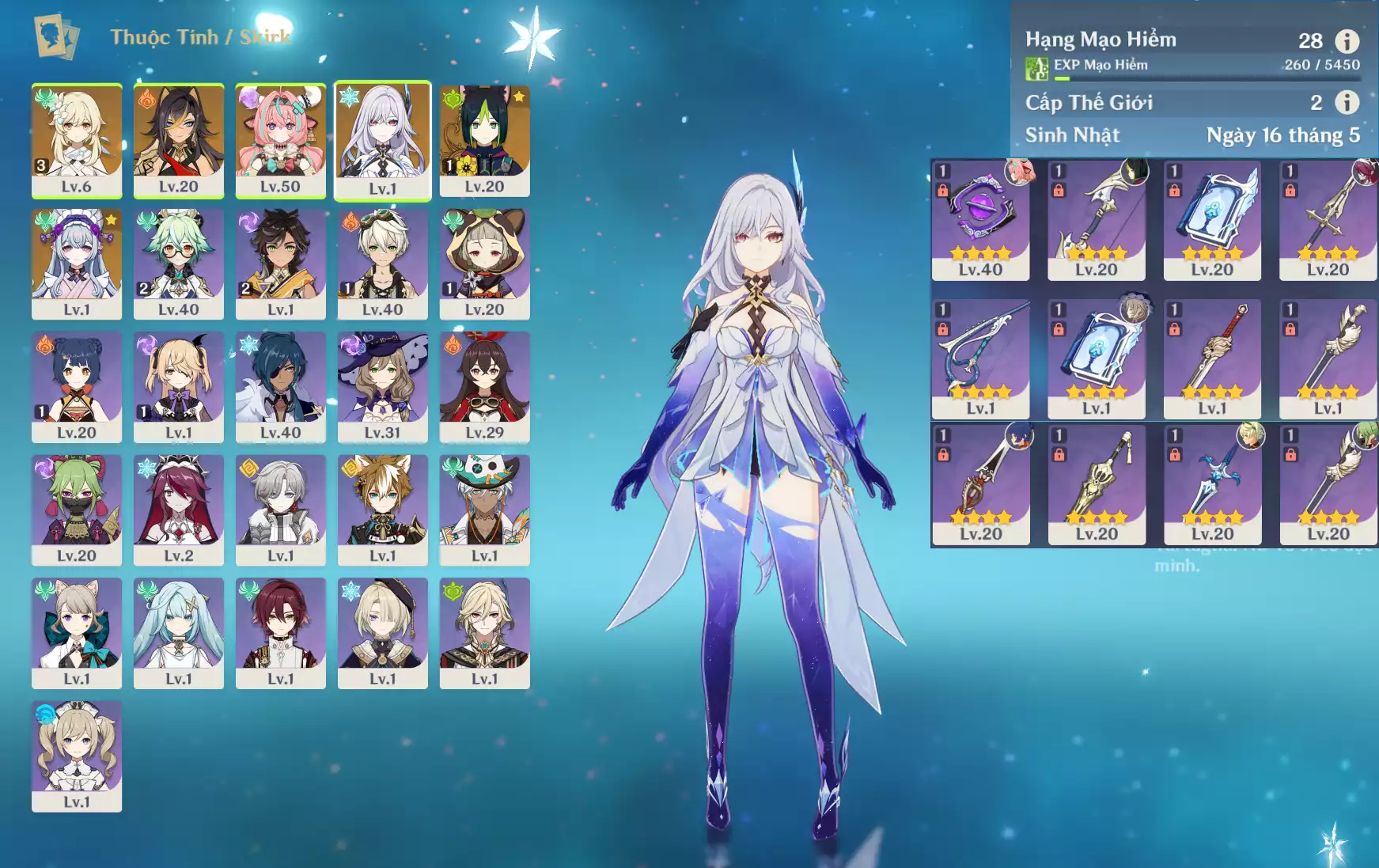Choose Lisa with the witch hat
The width and height of the screenshot is (1379, 868).
coord(382,387)
